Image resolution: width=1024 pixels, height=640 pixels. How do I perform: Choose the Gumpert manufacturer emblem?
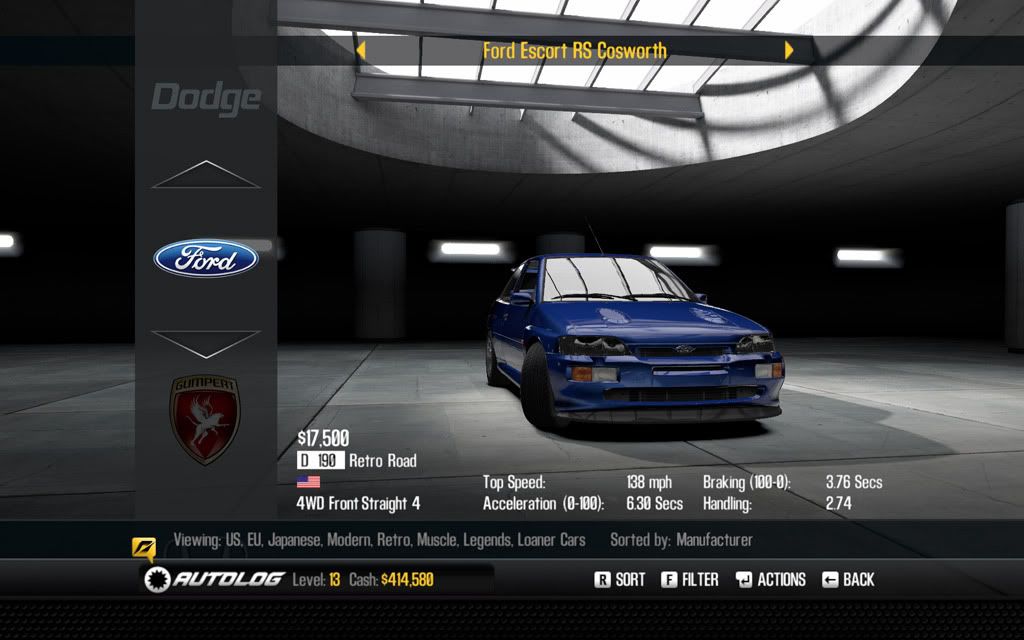205,419
